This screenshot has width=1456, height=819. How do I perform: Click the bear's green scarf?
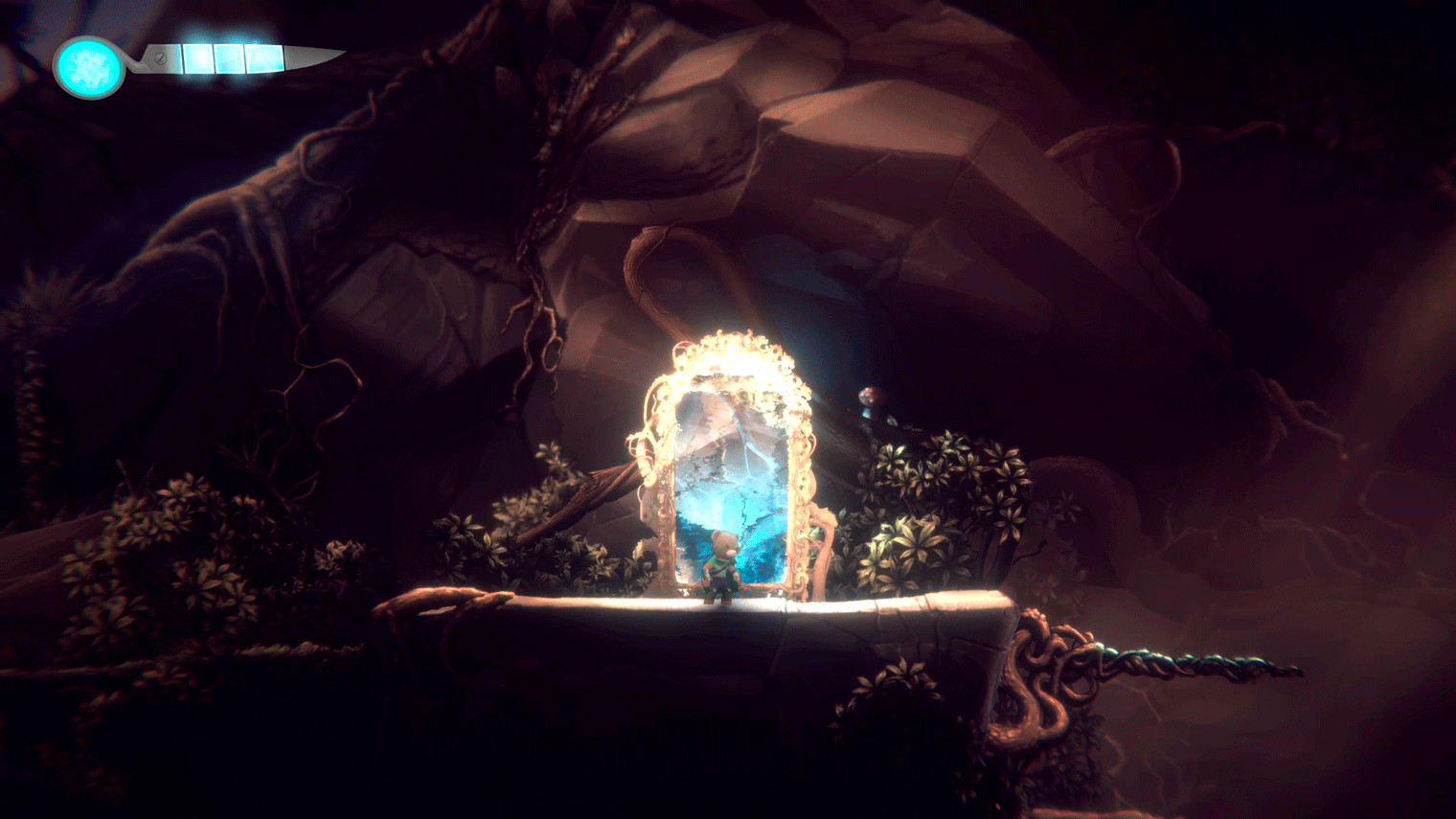[x=718, y=559]
